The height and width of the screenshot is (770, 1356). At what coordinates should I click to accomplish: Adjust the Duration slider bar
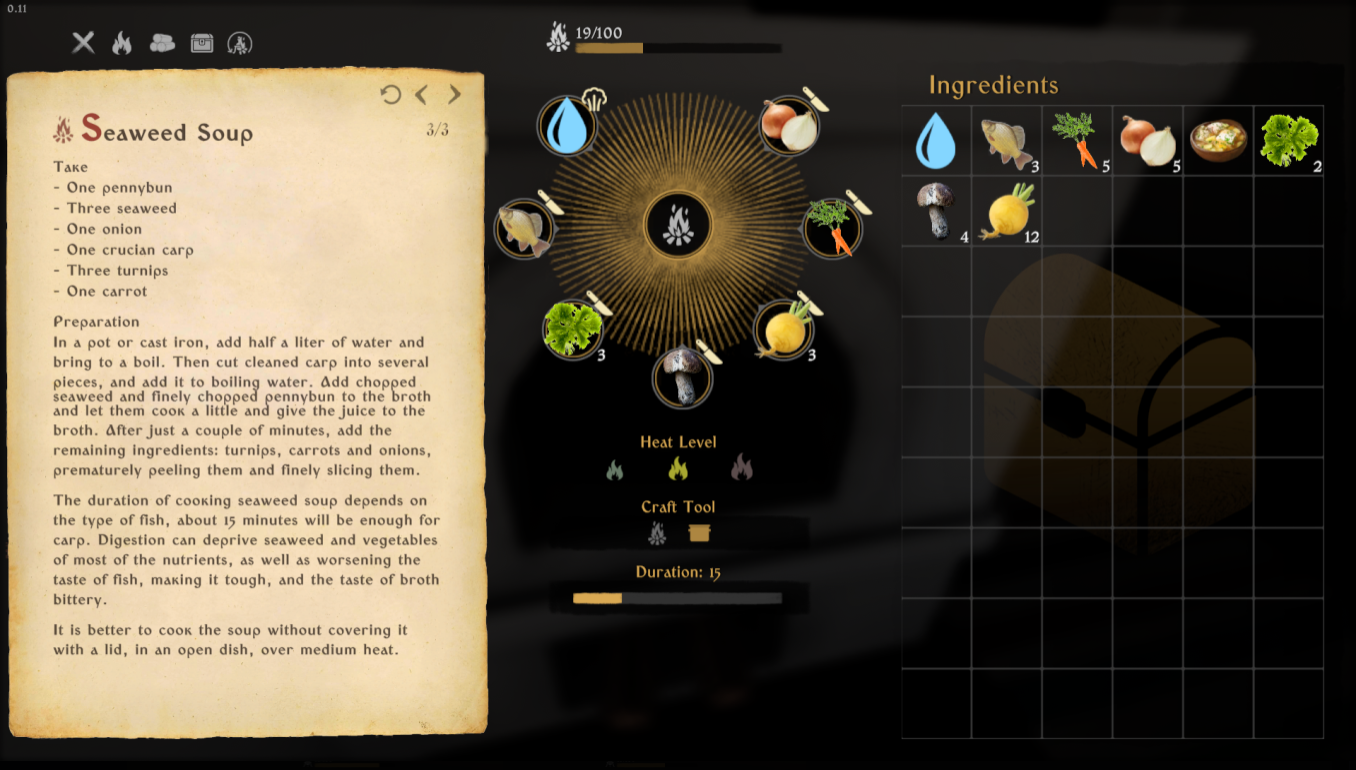(x=678, y=598)
